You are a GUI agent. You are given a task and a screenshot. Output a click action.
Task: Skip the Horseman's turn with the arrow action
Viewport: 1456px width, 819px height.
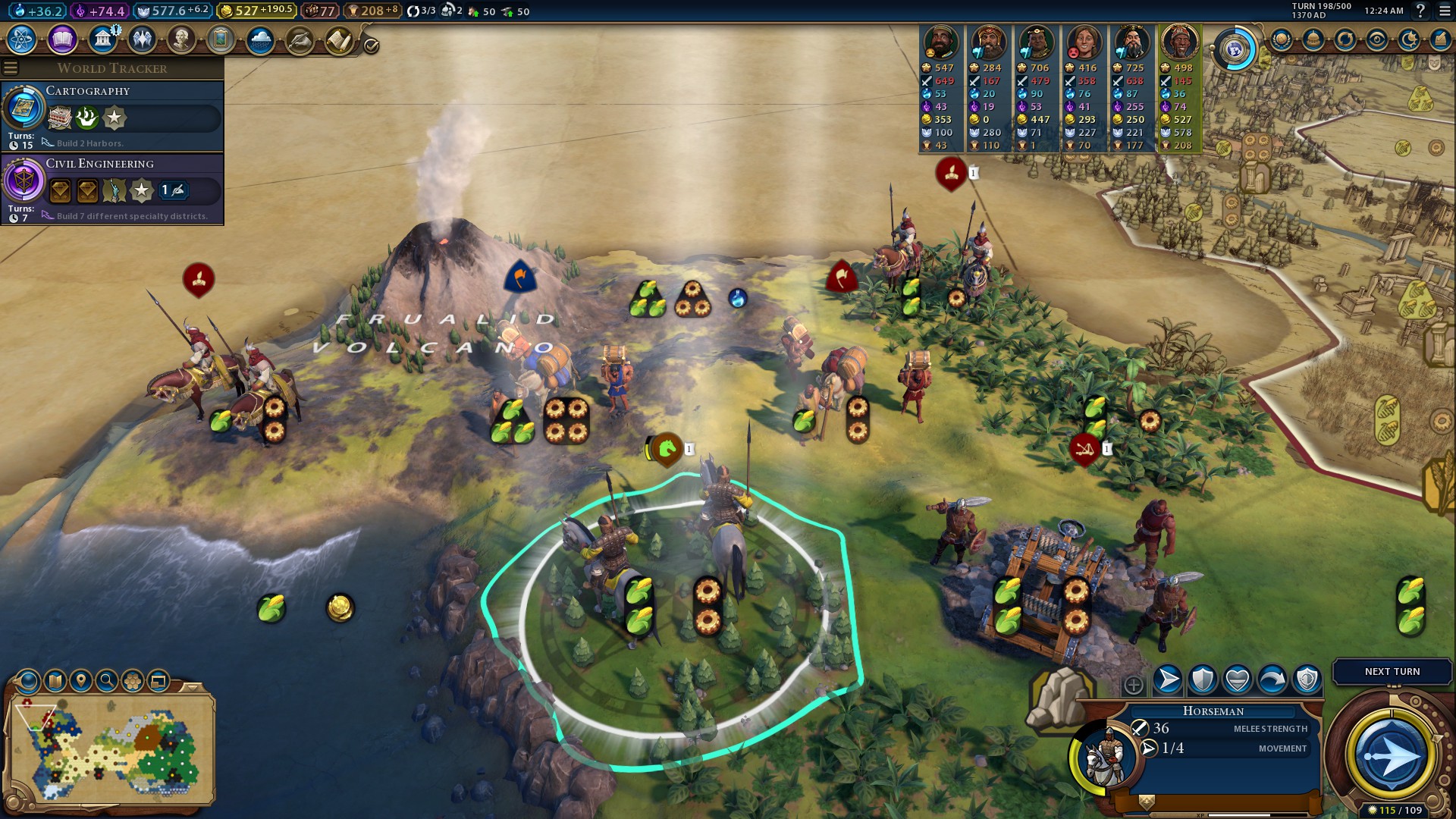pos(1272,679)
